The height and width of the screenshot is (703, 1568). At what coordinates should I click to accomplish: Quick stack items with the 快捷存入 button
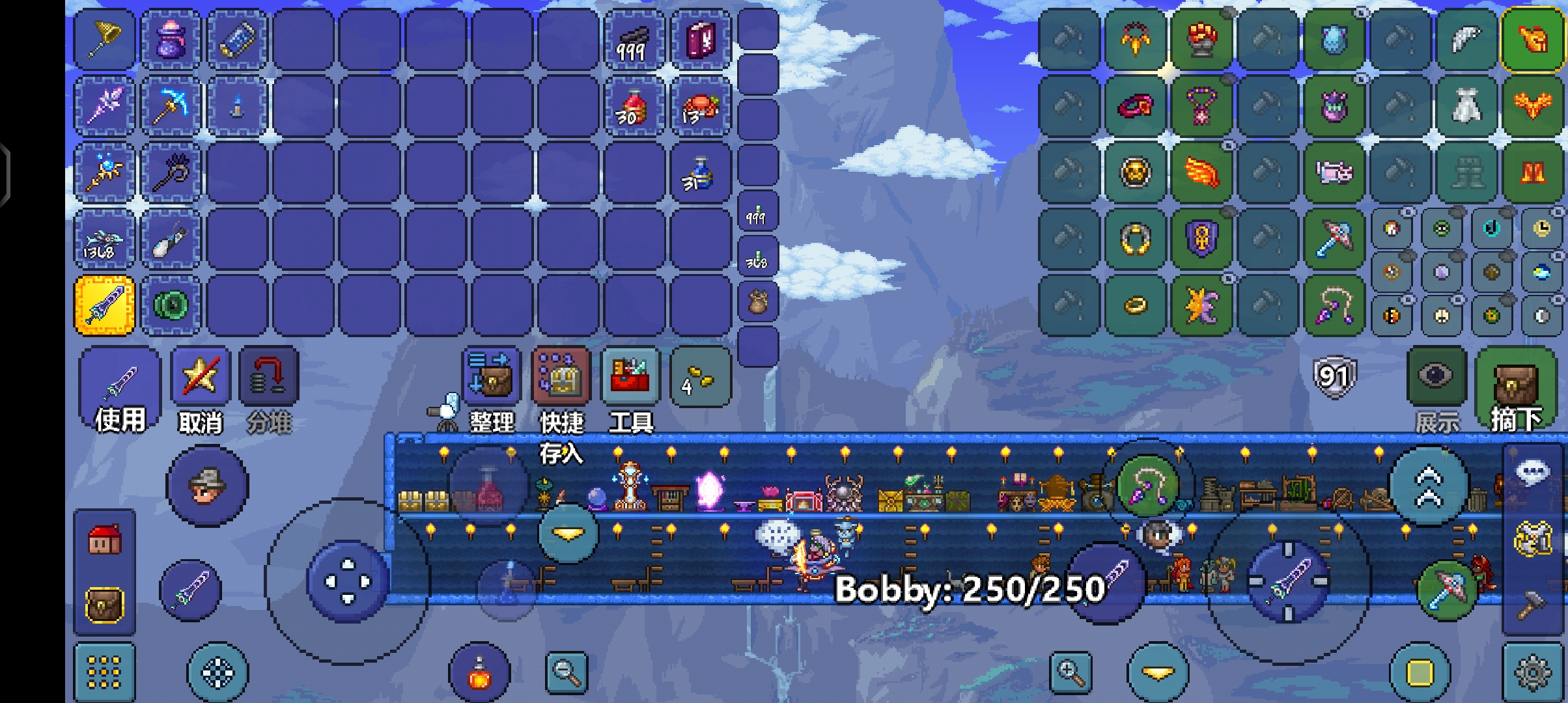[561, 378]
